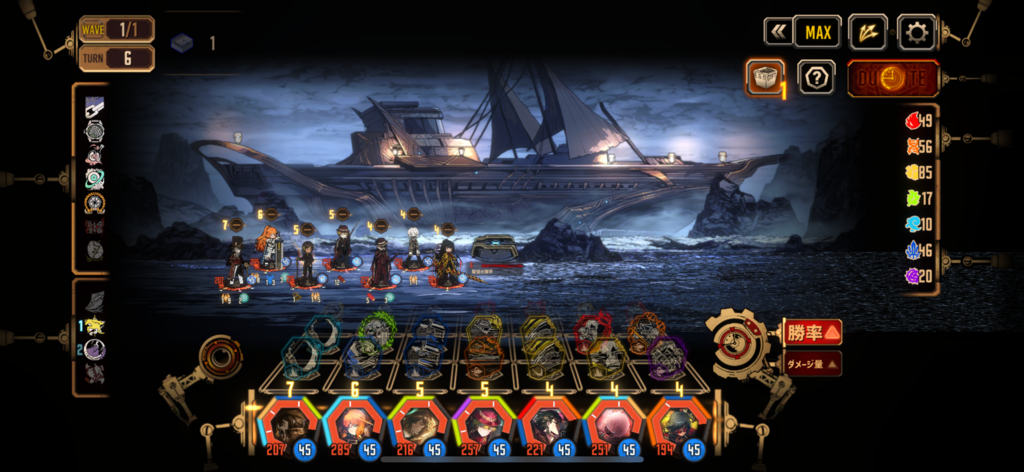The width and height of the screenshot is (1024, 472).
Task: Select the ダメージ量 damage auto-select
Action: tap(812, 364)
